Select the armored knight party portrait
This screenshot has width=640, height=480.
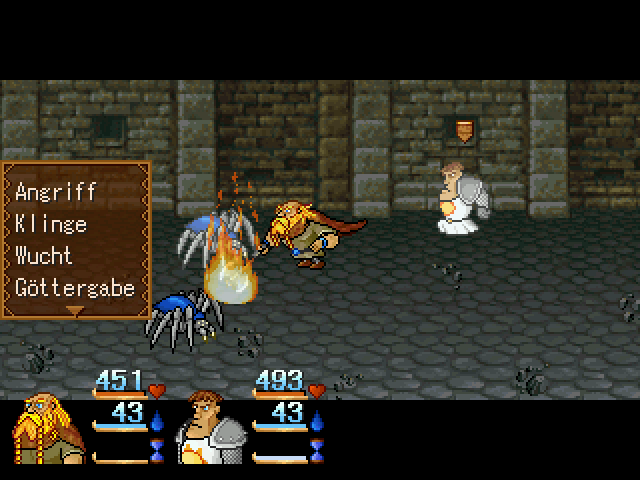coord(210,432)
